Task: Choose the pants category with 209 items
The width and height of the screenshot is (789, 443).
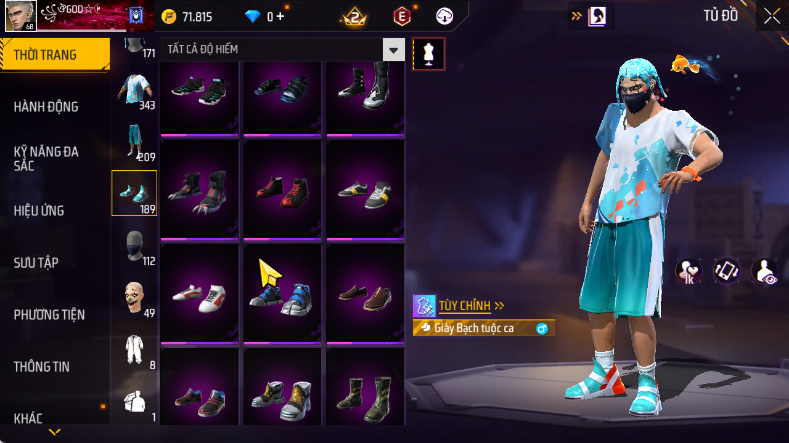Action: (134, 142)
